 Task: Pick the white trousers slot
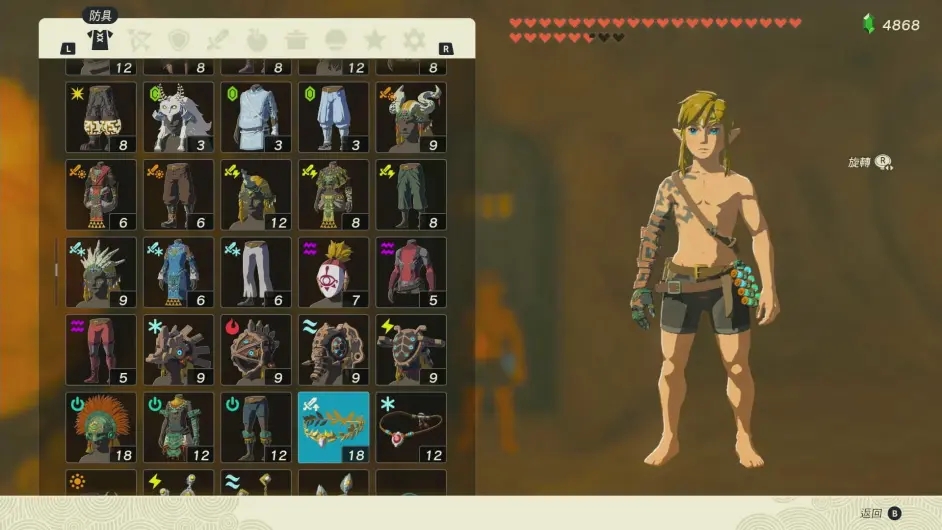click(x=256, y=272)
